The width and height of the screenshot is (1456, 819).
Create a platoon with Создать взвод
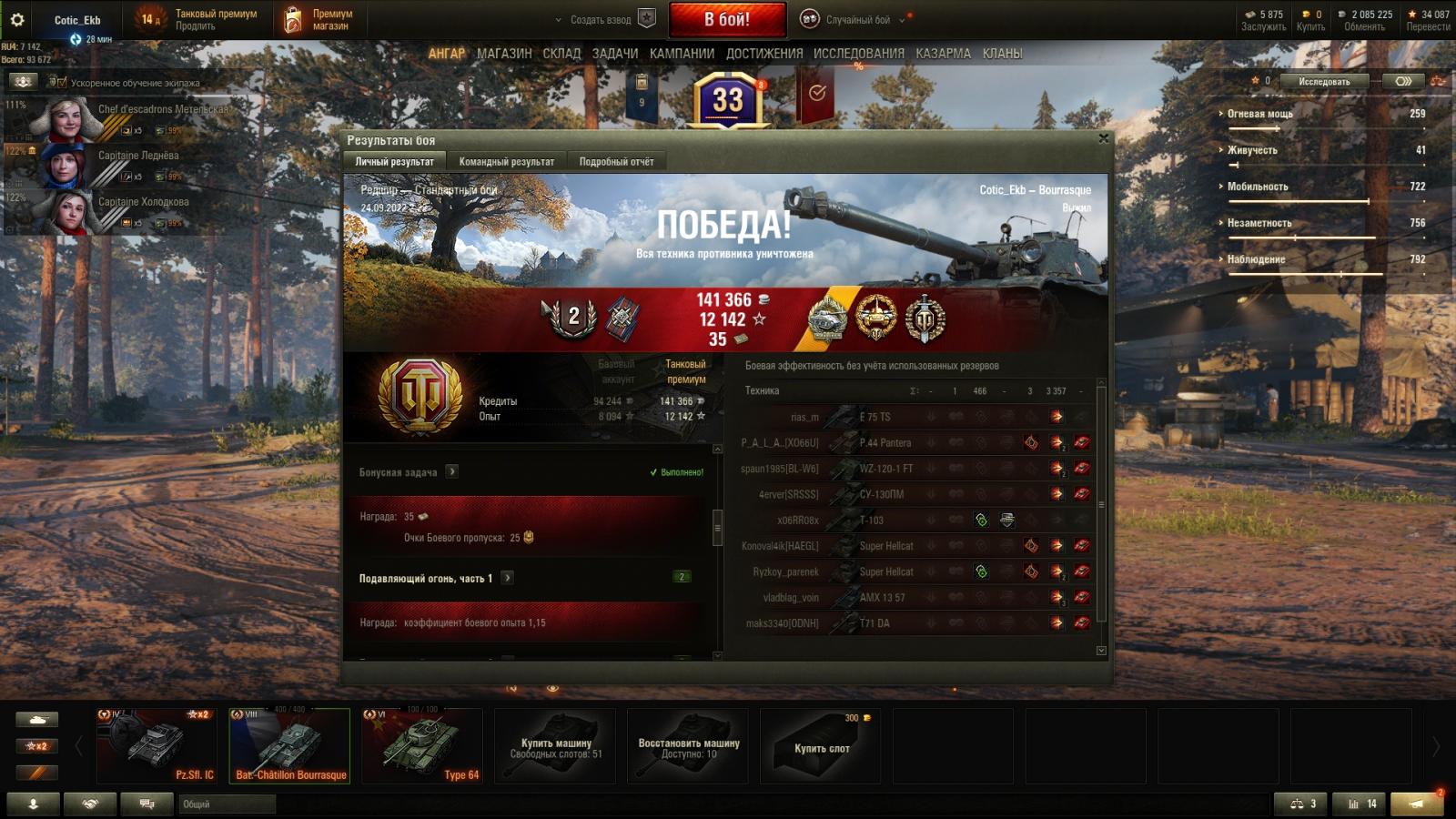click(x=601, y=19)
